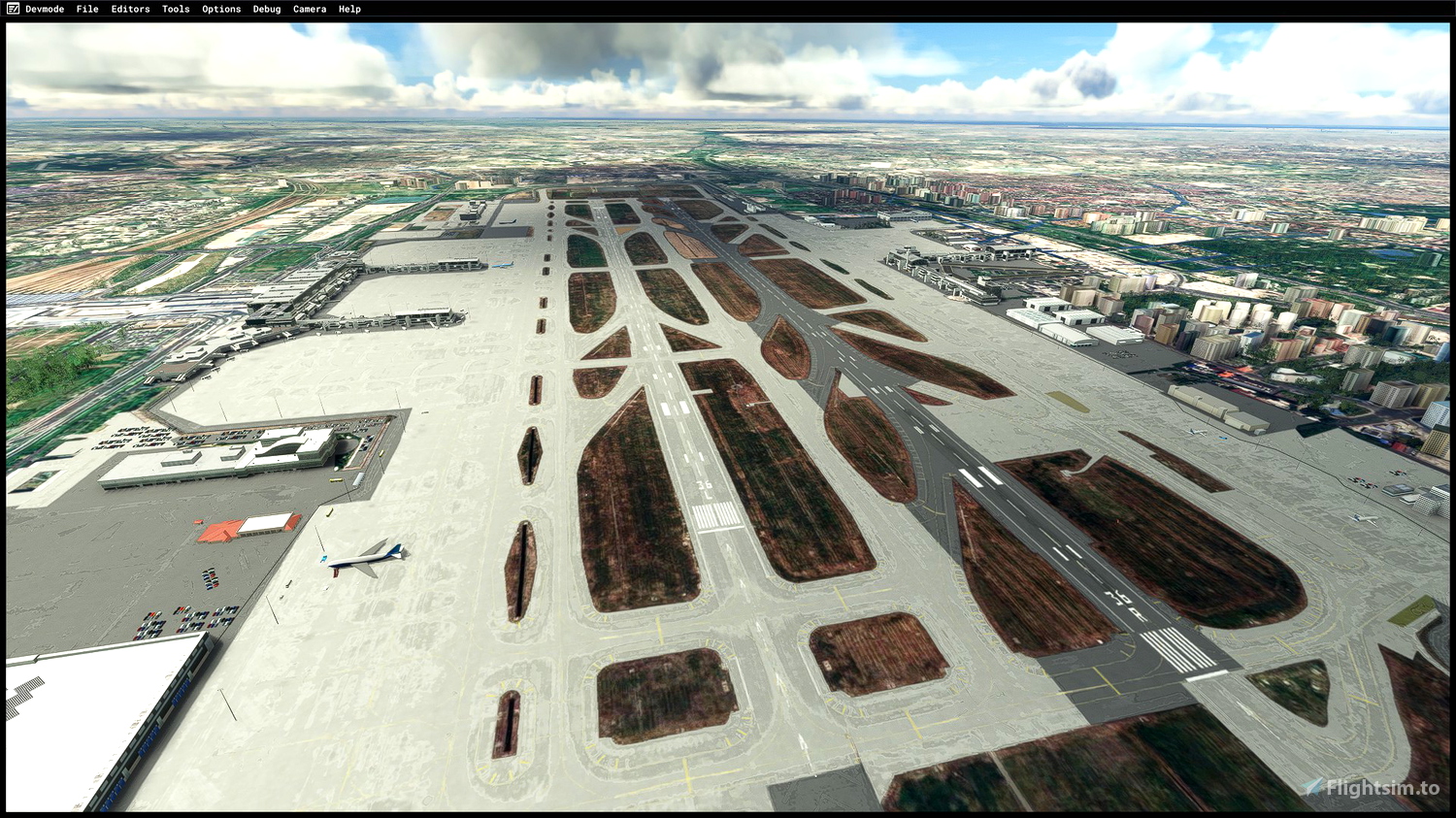Select the blue aircraft near the terminal gates
This screenshot has width=1456, height=818.
tap(501, 266)
